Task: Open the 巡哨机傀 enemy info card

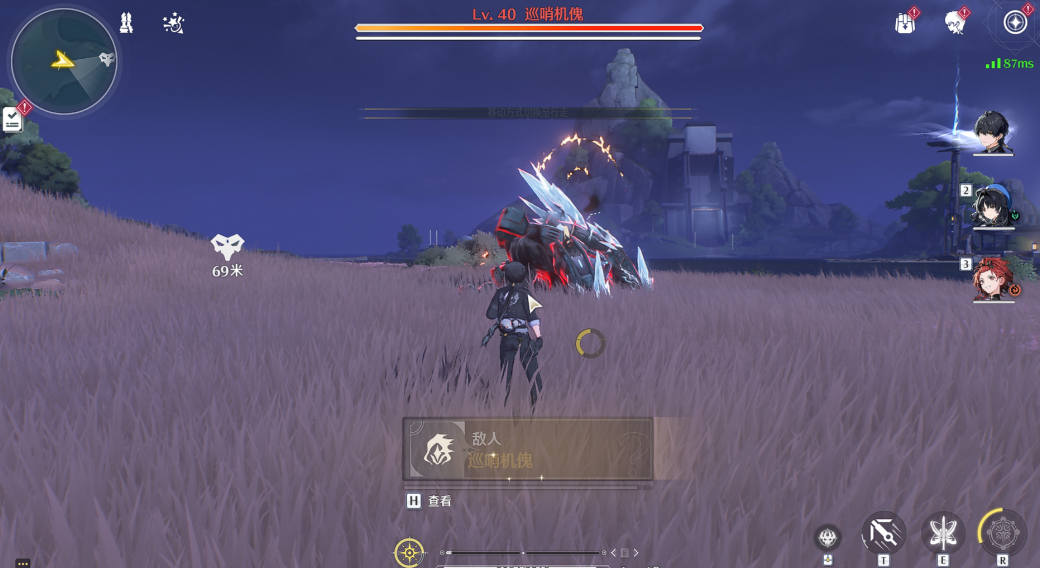Action: pos(528,450)
